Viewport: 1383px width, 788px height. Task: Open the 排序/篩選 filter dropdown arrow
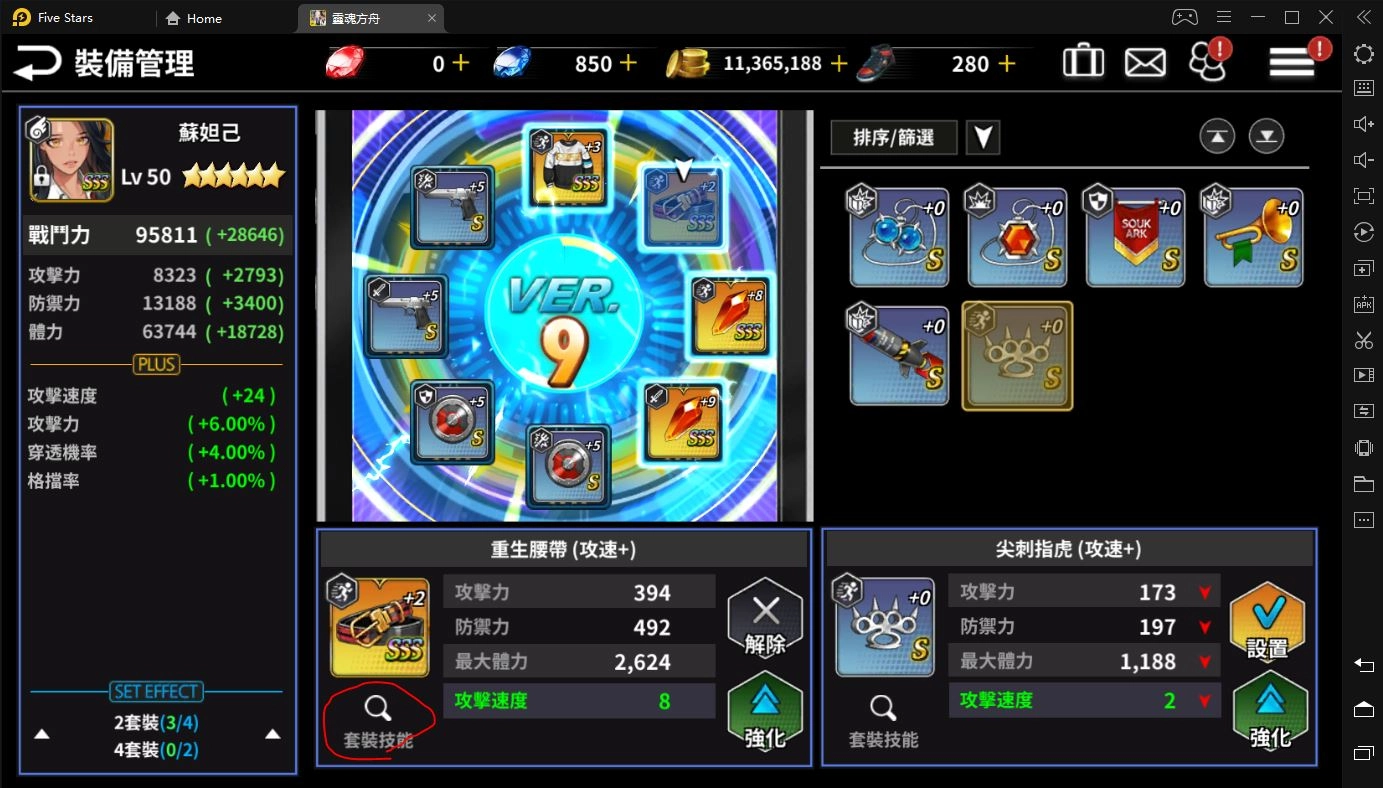(x=982, y=138)
